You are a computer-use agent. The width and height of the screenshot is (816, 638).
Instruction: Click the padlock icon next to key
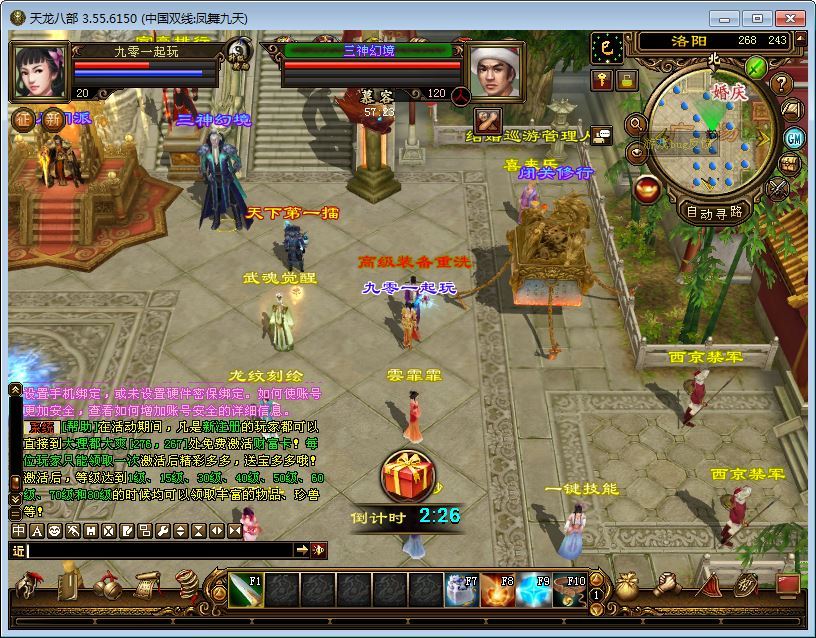(626, 80)
